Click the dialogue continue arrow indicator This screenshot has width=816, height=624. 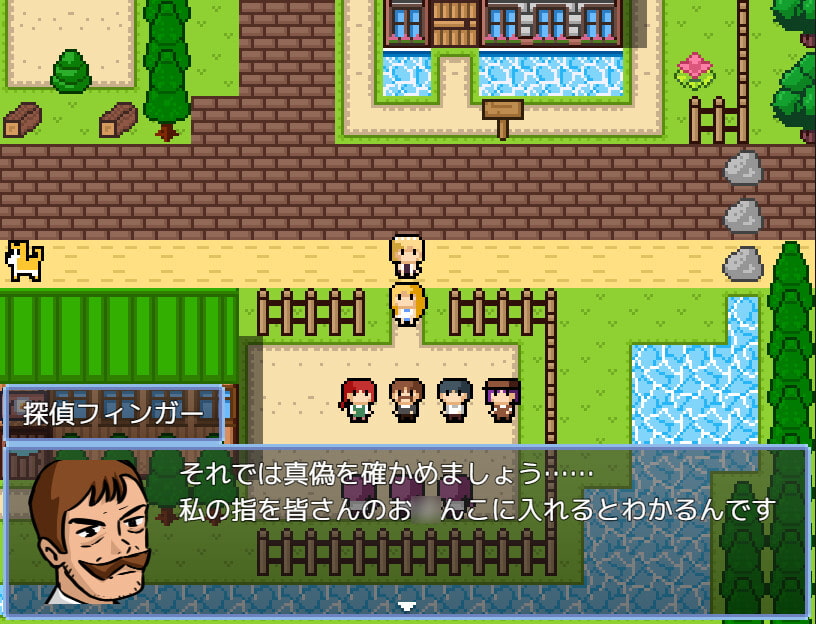[x=407, y=605]
